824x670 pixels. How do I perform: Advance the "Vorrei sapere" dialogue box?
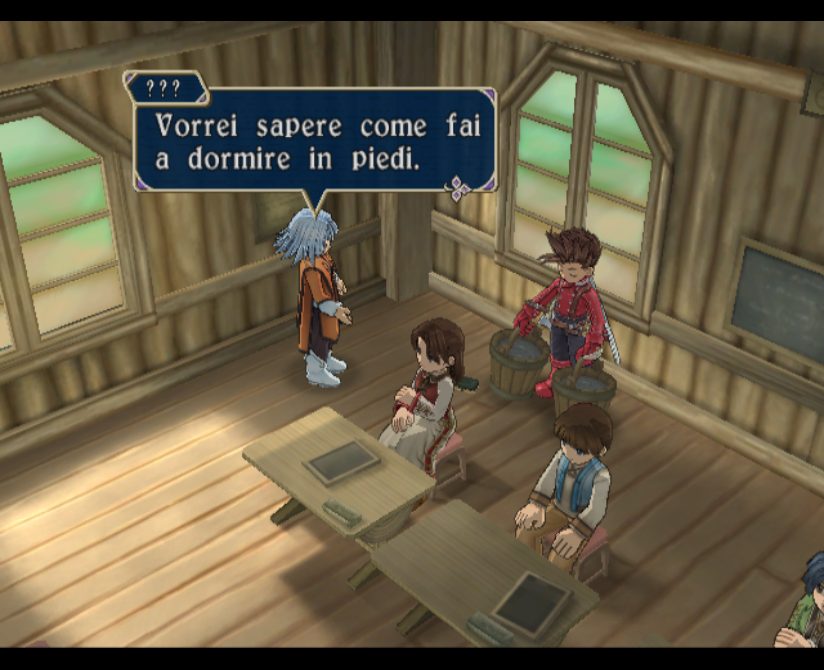point(314,140)
